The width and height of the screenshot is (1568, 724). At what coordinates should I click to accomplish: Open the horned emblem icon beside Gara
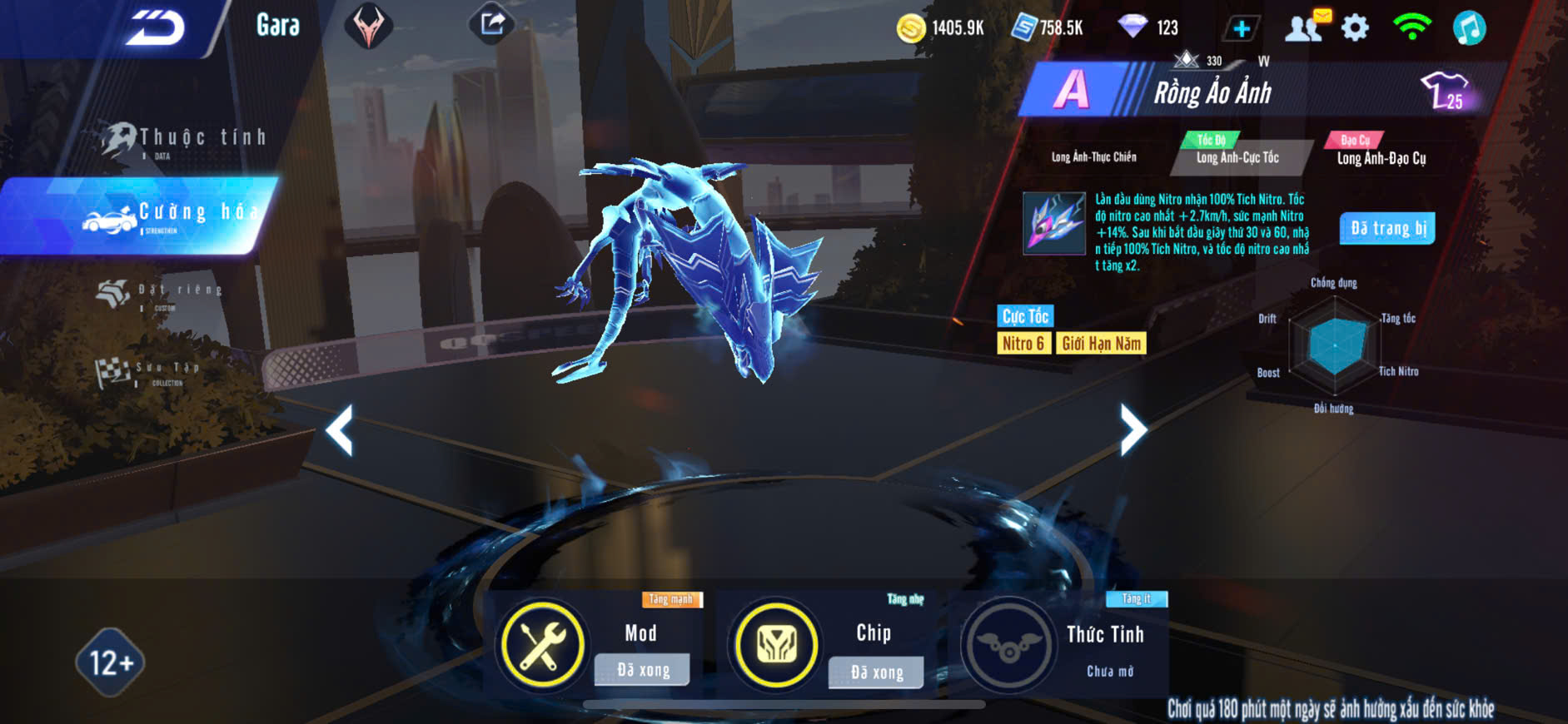point(368,27)
